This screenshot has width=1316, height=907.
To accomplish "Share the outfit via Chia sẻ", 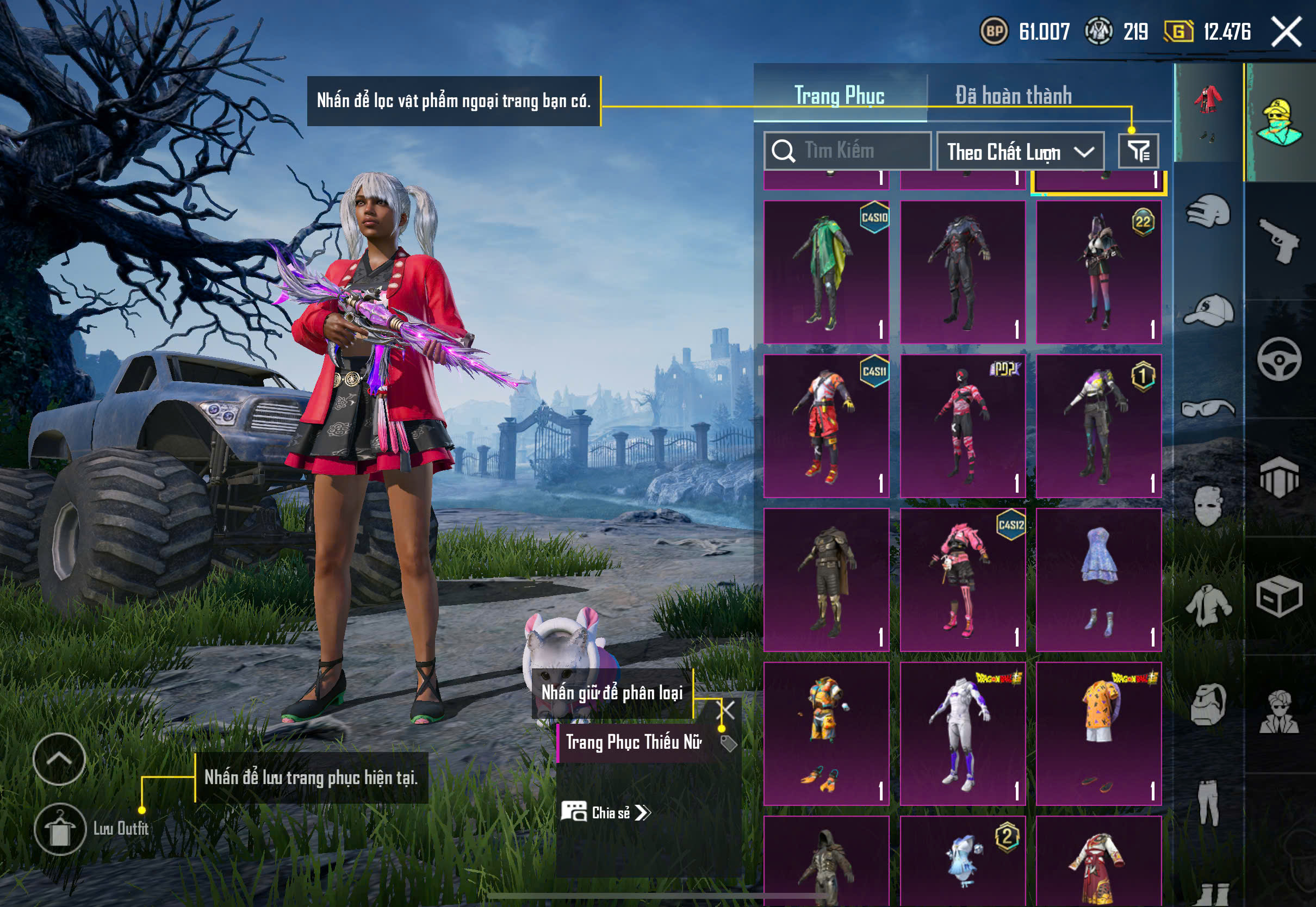I will [x=606, y=813].
